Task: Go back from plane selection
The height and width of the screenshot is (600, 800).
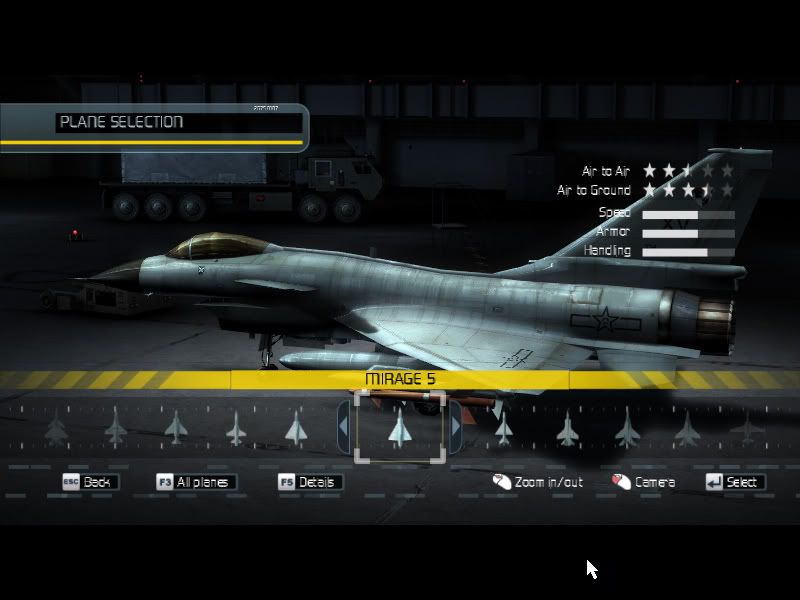Action: (90, 482)
